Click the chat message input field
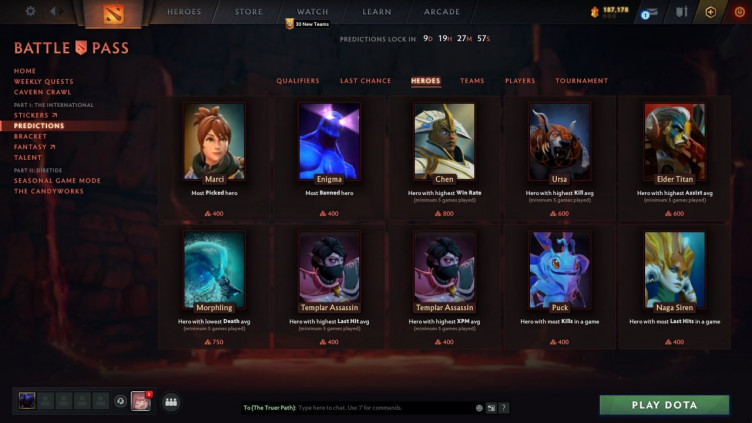Screen dimensions: 752x423 370,408
